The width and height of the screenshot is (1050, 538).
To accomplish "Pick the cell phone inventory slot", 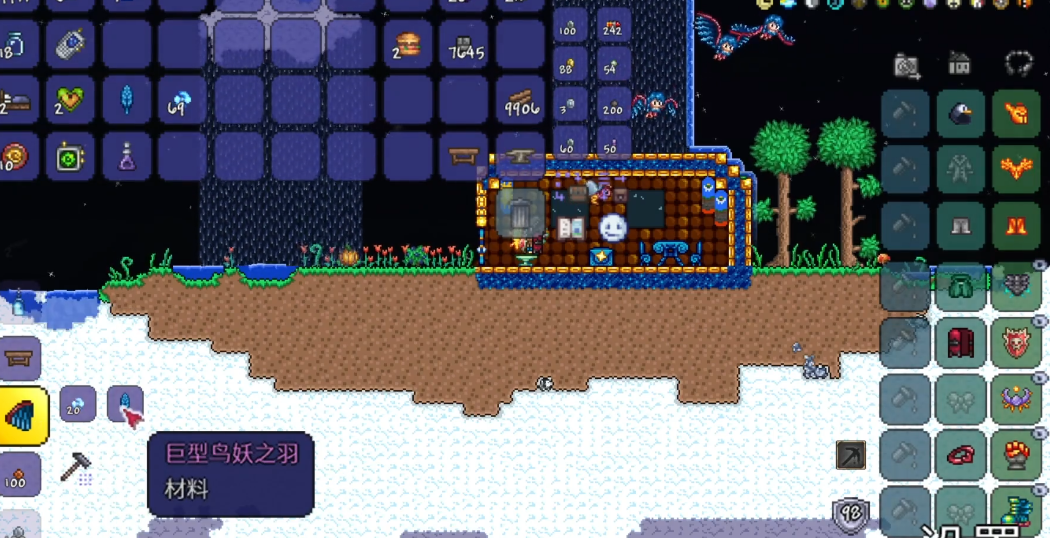I will tap(70, 44).
